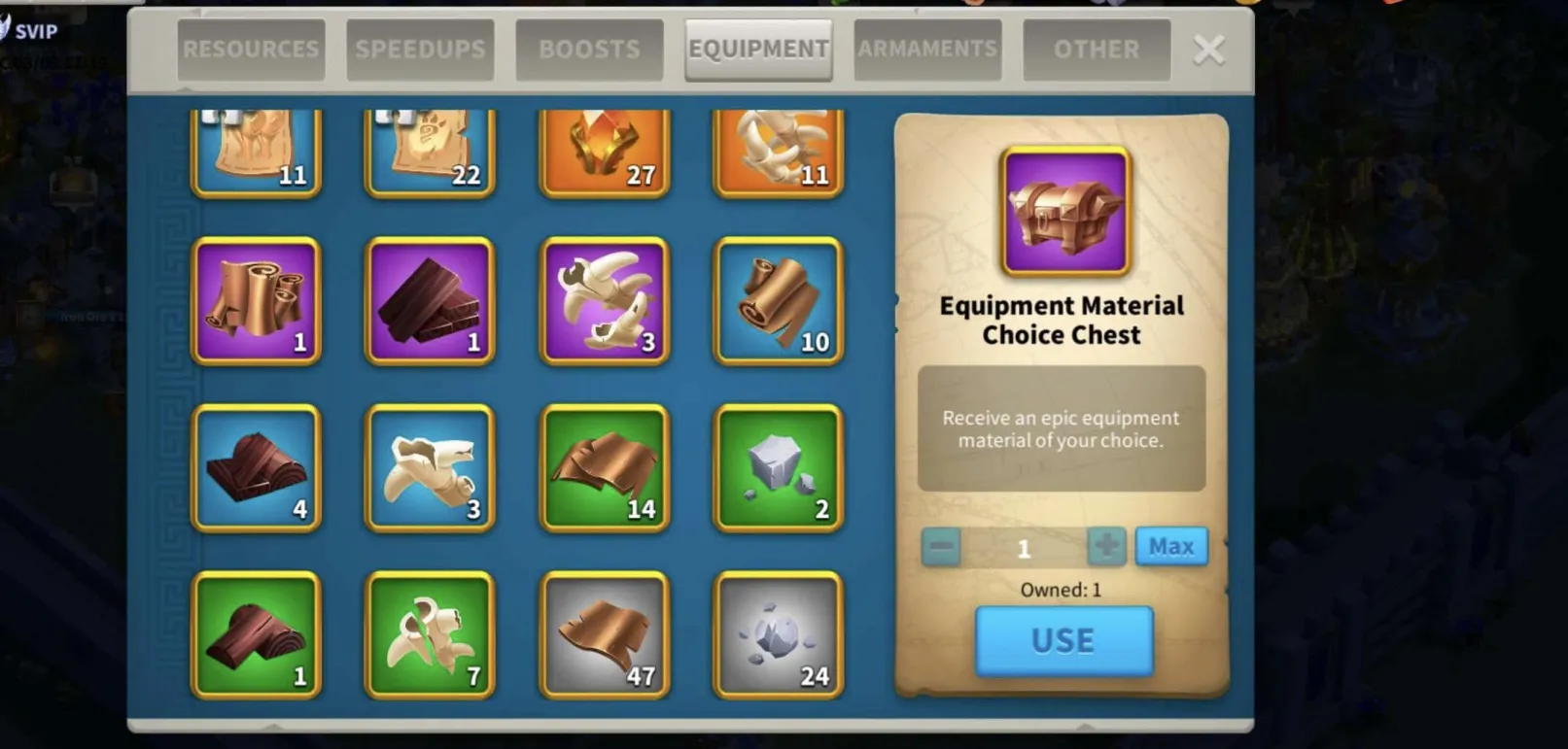Switch to the Resources tab
The width and height of the screenshot is (1568, 749).
tap(251, 50)
